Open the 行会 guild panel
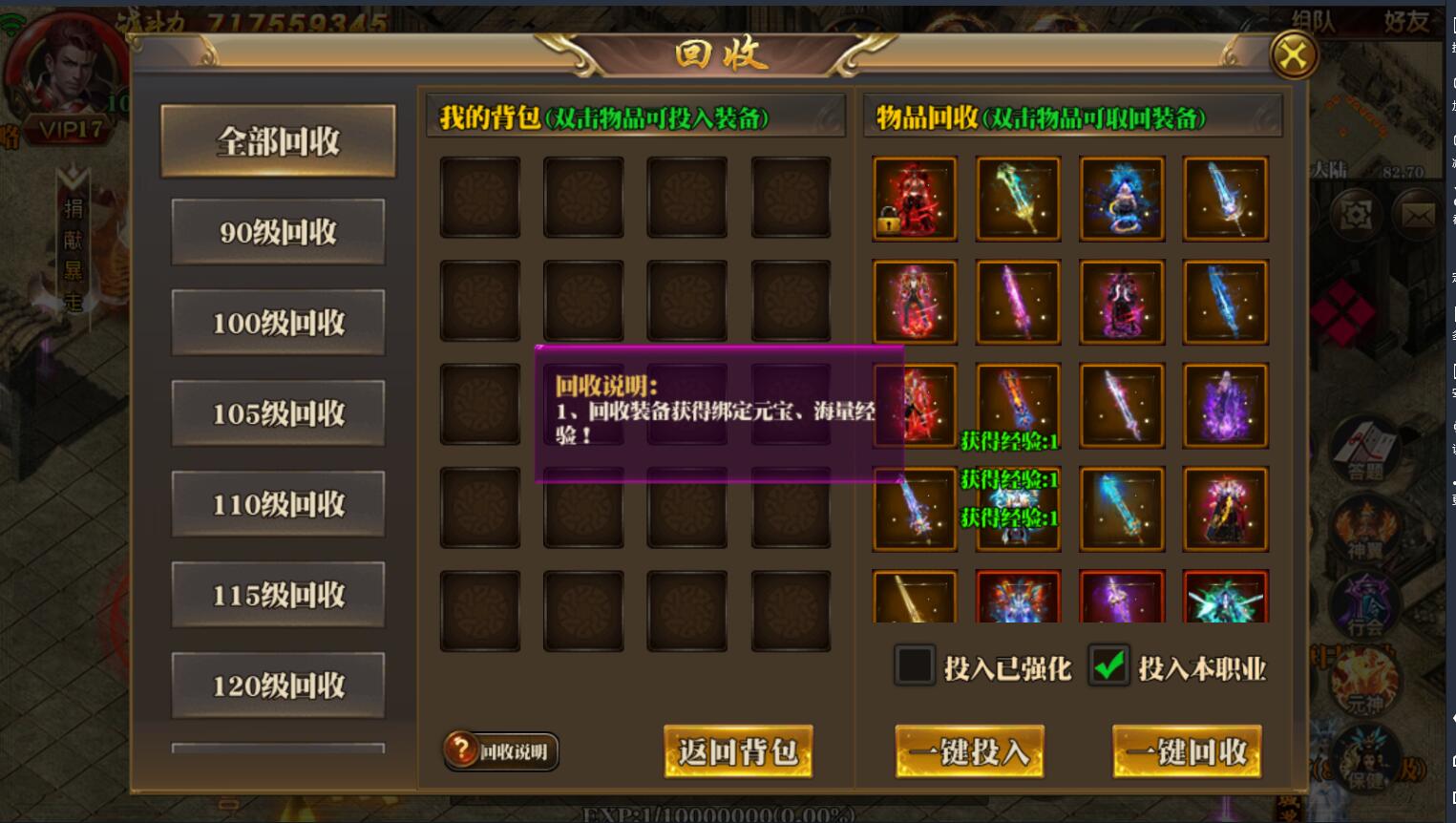Viewport: 1456px width, 823px height. (1367, 603)
